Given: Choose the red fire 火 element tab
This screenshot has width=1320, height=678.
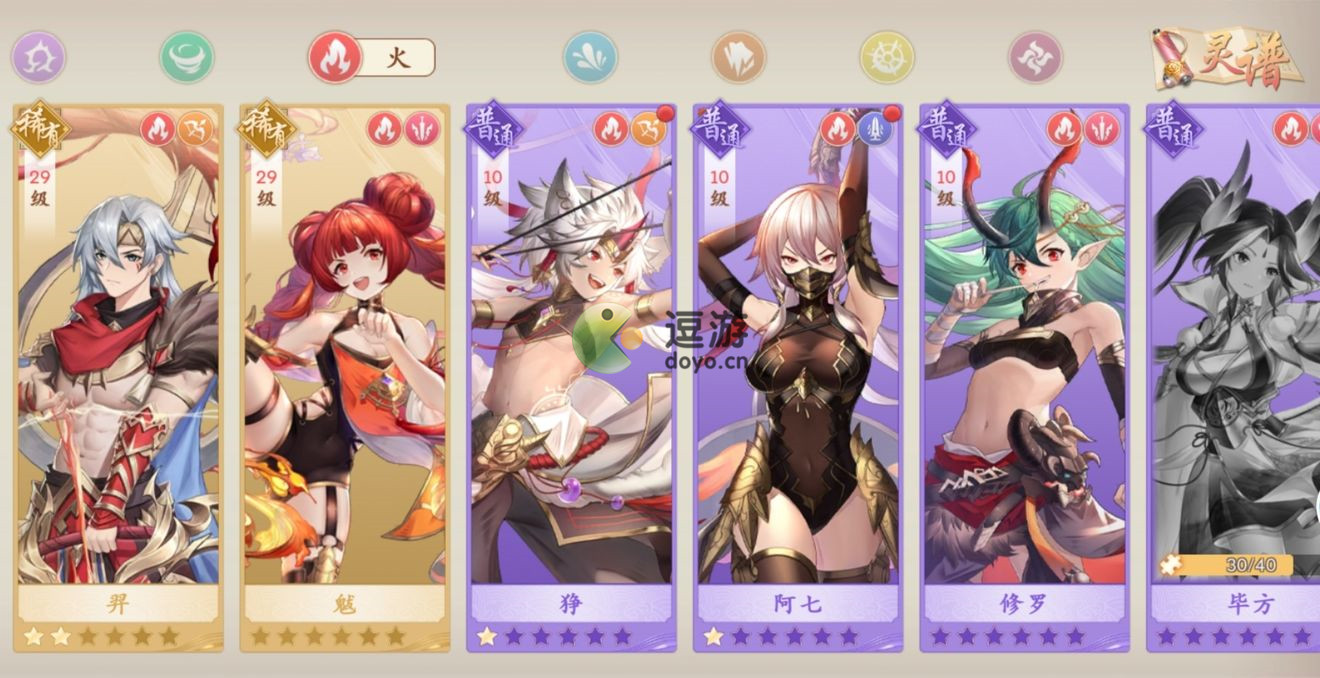Looking at the screenshot, I should pos(335,57).
